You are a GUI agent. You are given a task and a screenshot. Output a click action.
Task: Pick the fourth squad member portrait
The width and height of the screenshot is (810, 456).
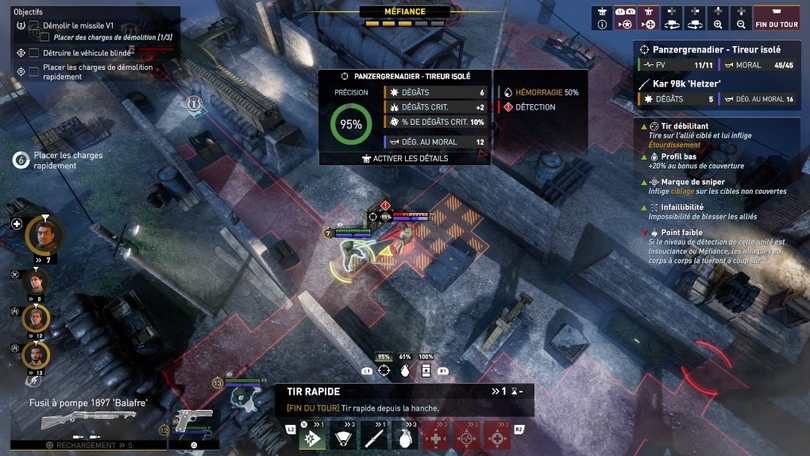pos(36,355)
